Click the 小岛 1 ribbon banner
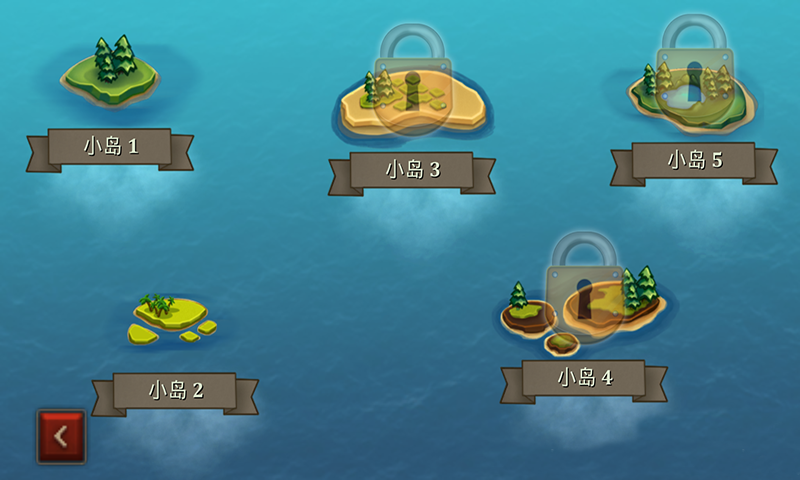Image resolution: width=800 pixels, height=480 pixels. pos(110,147)
